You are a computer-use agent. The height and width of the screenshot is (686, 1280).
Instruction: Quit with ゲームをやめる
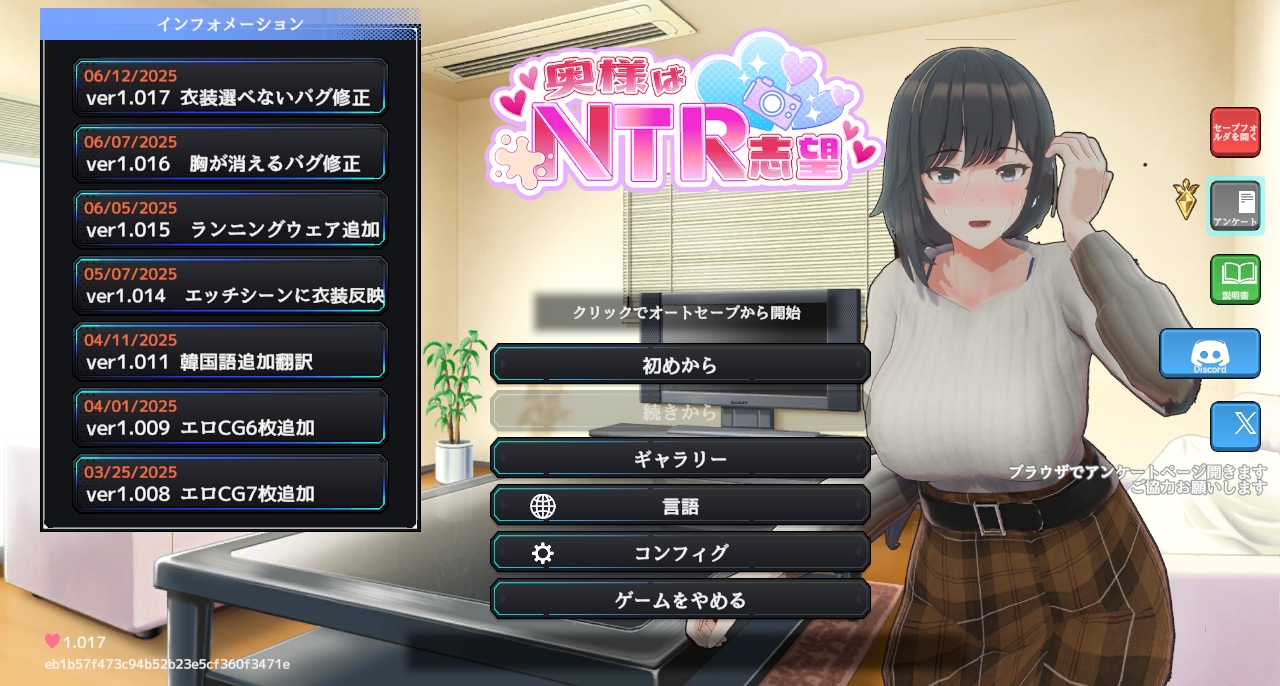point(680,600)
